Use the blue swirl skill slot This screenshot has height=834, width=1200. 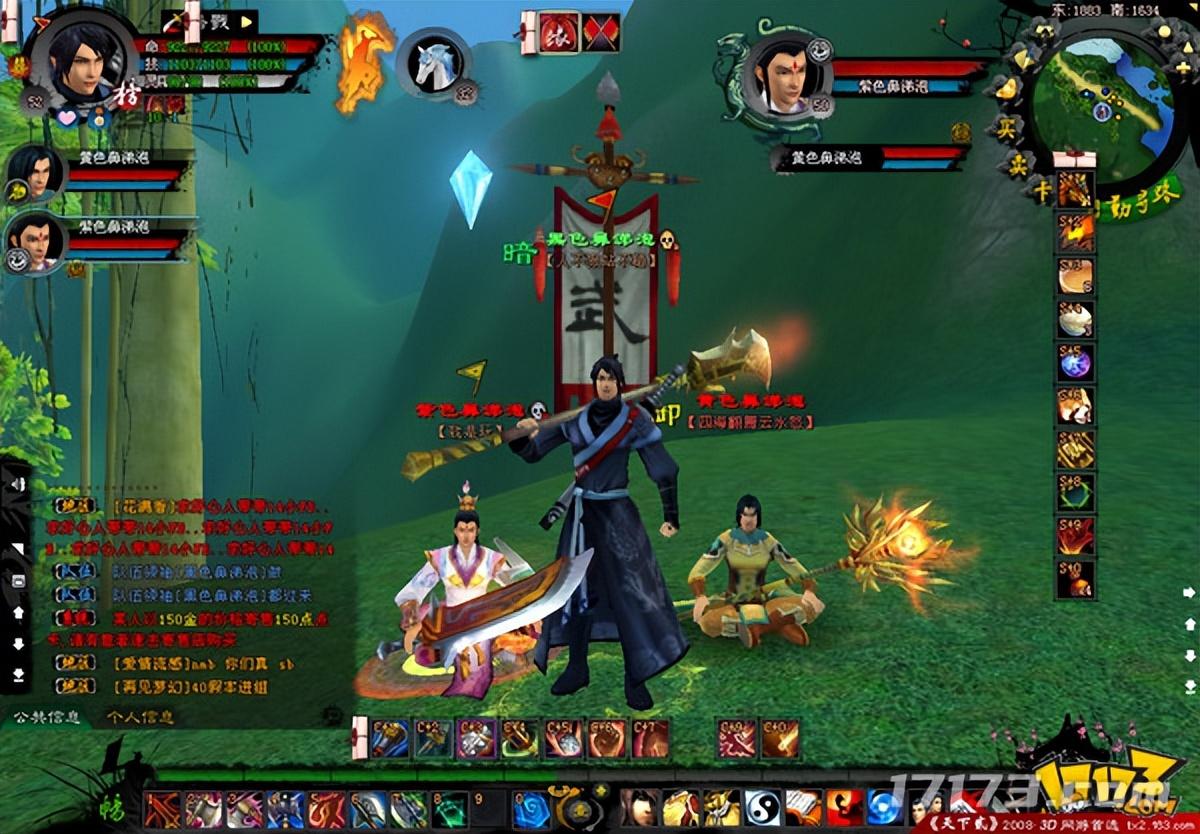pyautogui.click(x=532, y=808)
